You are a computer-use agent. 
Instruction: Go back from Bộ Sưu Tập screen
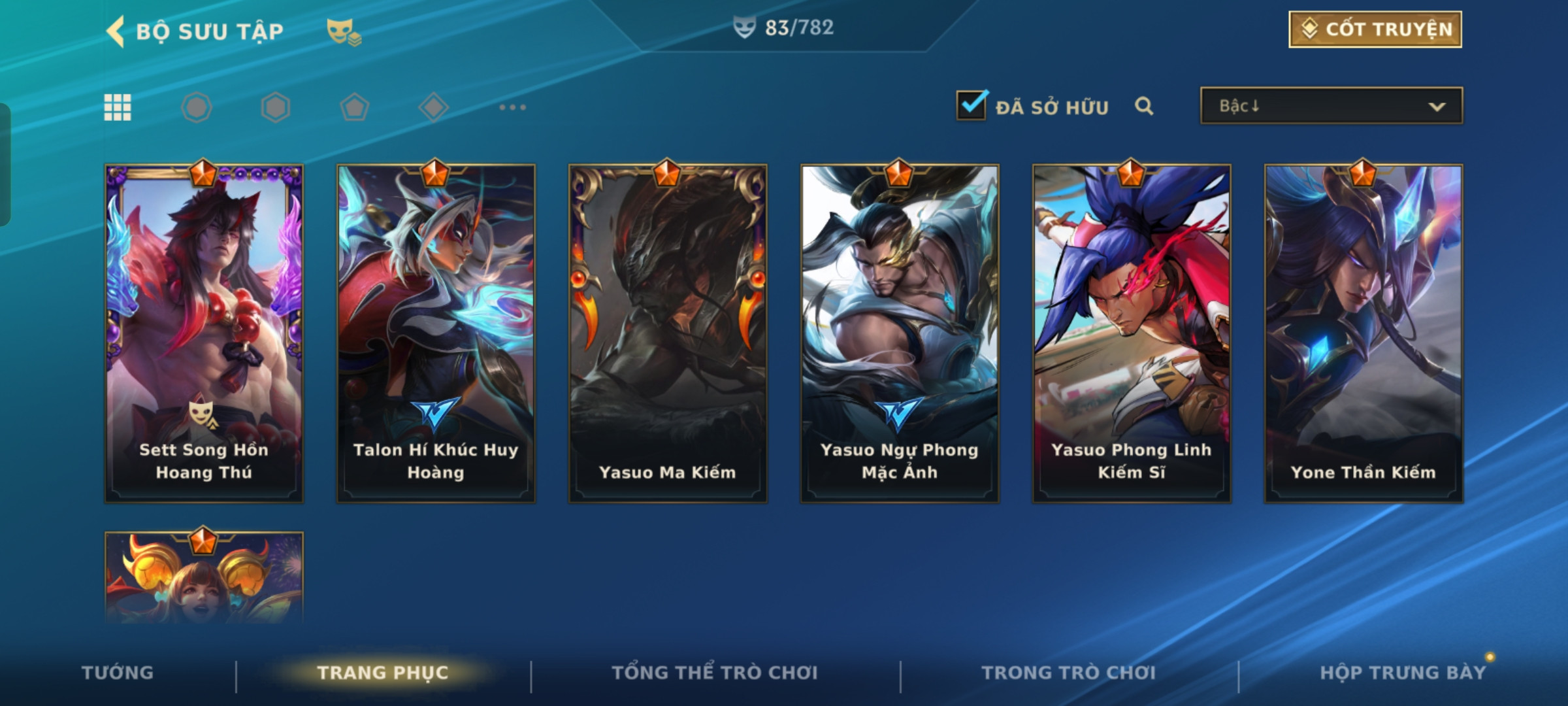coord(116,31)
